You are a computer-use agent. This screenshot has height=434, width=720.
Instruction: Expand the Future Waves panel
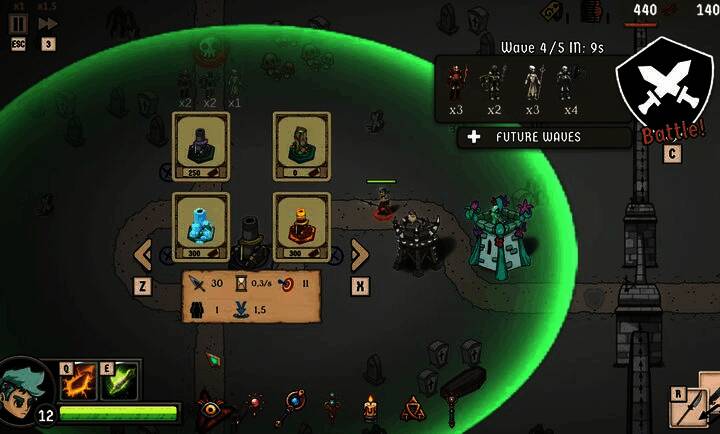(545, 137)
